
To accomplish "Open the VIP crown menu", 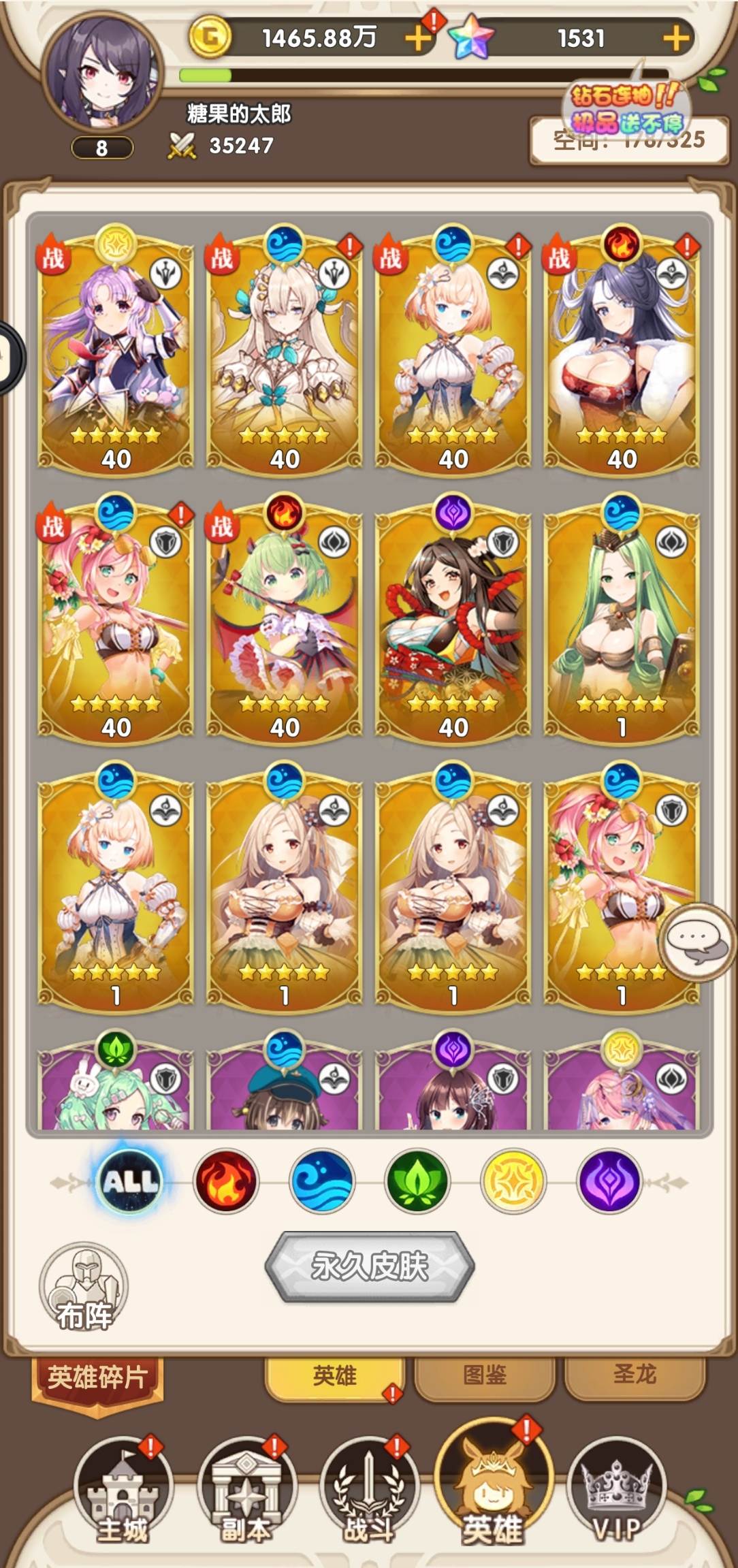I will click(x=616, y=1490).
